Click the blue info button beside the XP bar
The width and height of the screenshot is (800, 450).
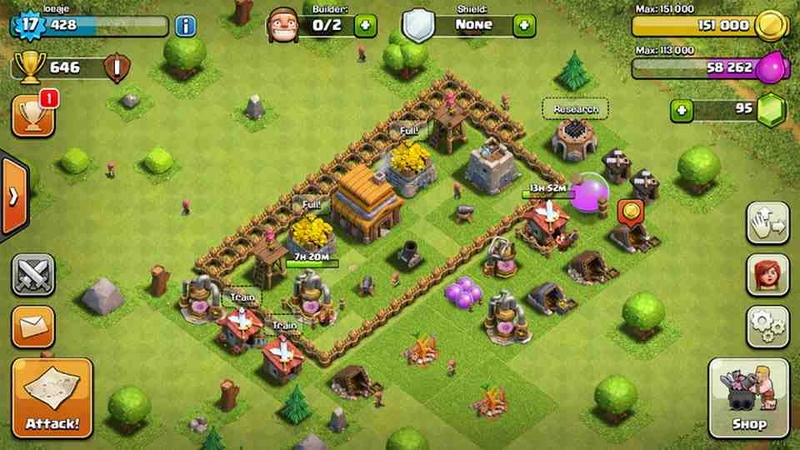pos(185,26)
